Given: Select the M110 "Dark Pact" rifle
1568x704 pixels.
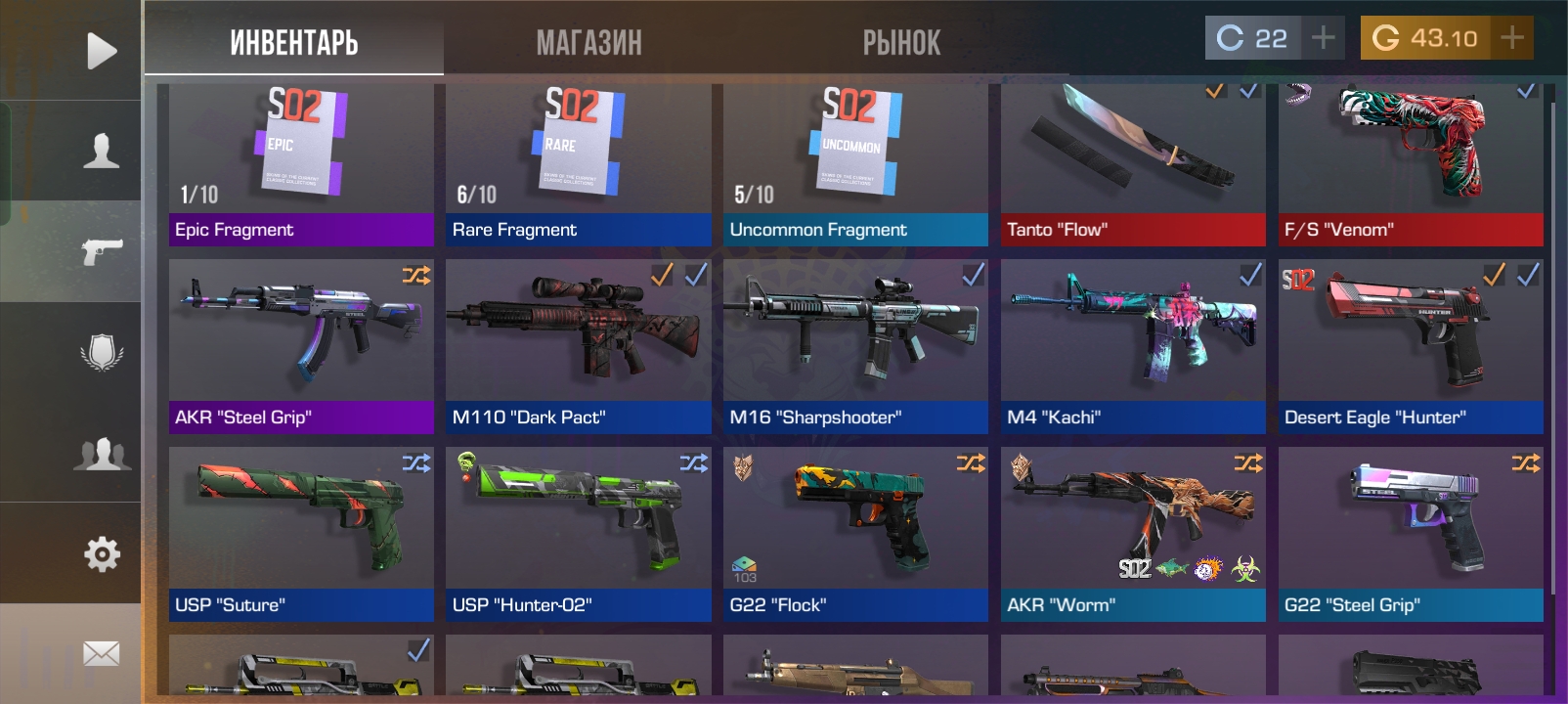Looking at the screenshot, I should point(579,346).
